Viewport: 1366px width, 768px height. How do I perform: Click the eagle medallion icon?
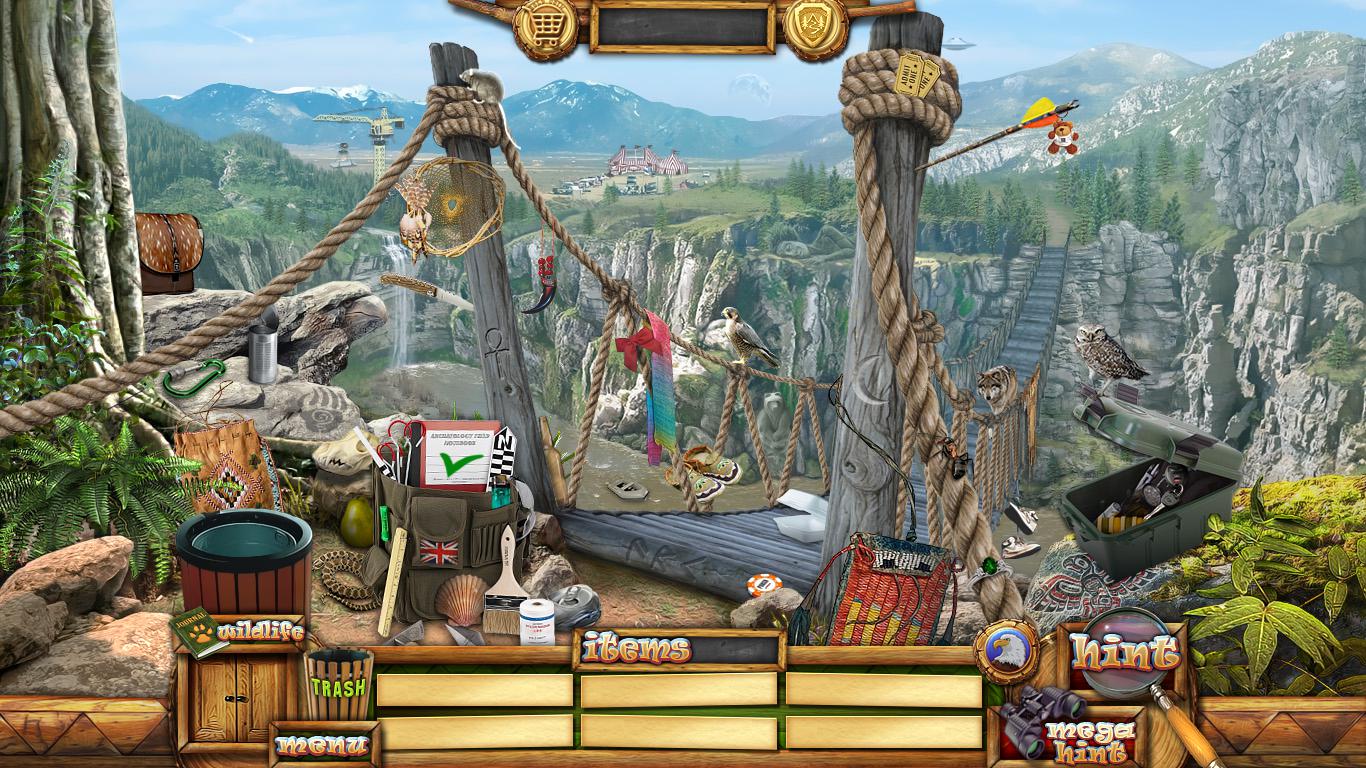(1005, 651)
